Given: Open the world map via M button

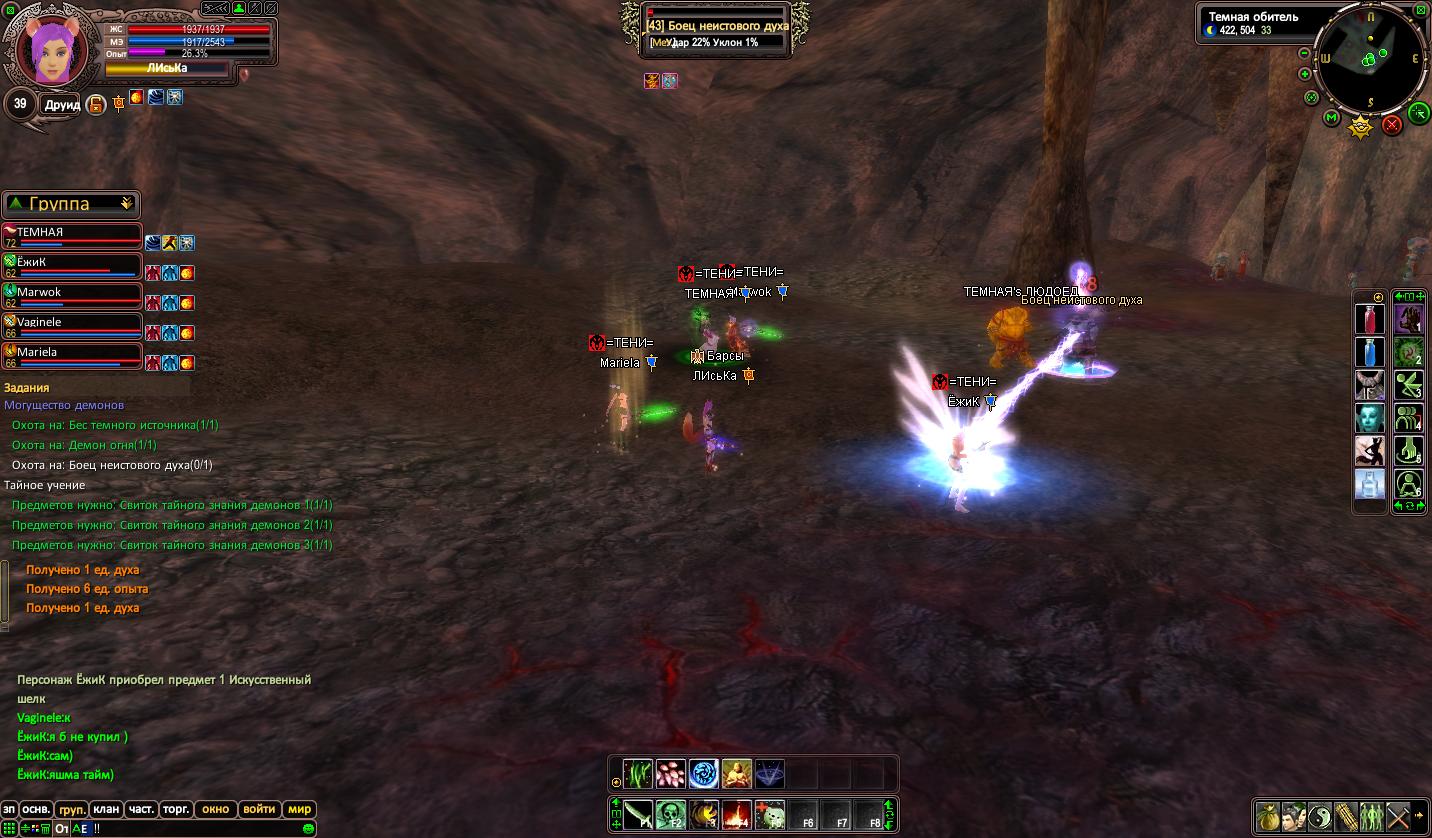Looking at the screenshot, I should coord(1331,118).
